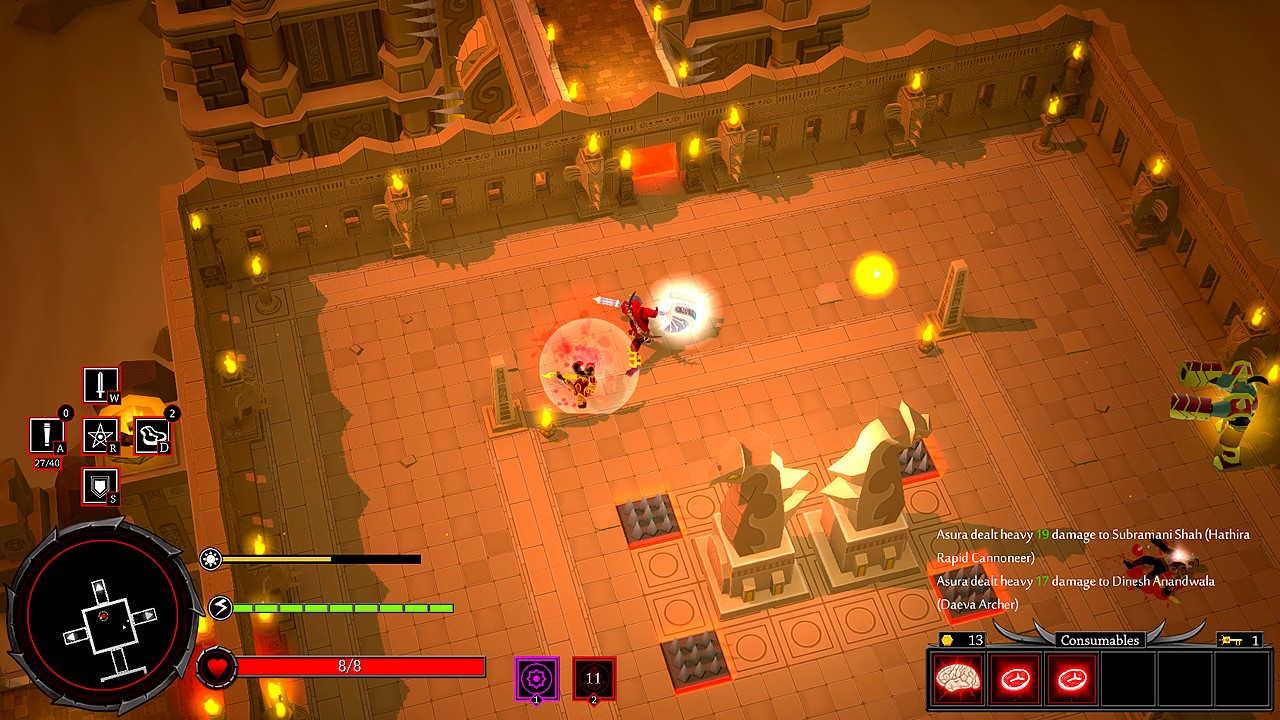Activate the purple gear skill in slot 1
The image size is (1280, 720).
(x=536, y=678)
